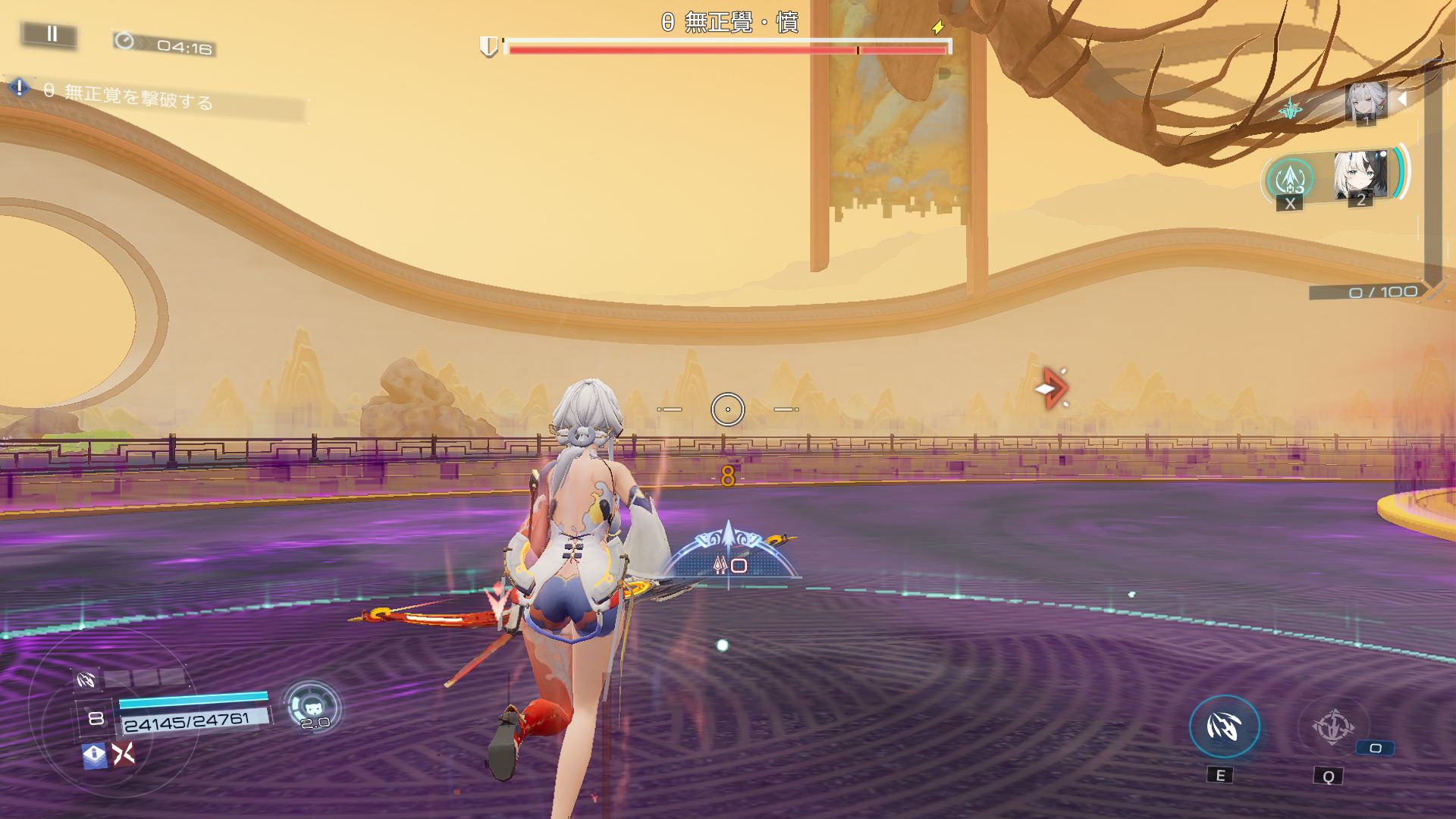
Task: Inspect the red crossed-blades buff icon
Action: click(124, 754)
